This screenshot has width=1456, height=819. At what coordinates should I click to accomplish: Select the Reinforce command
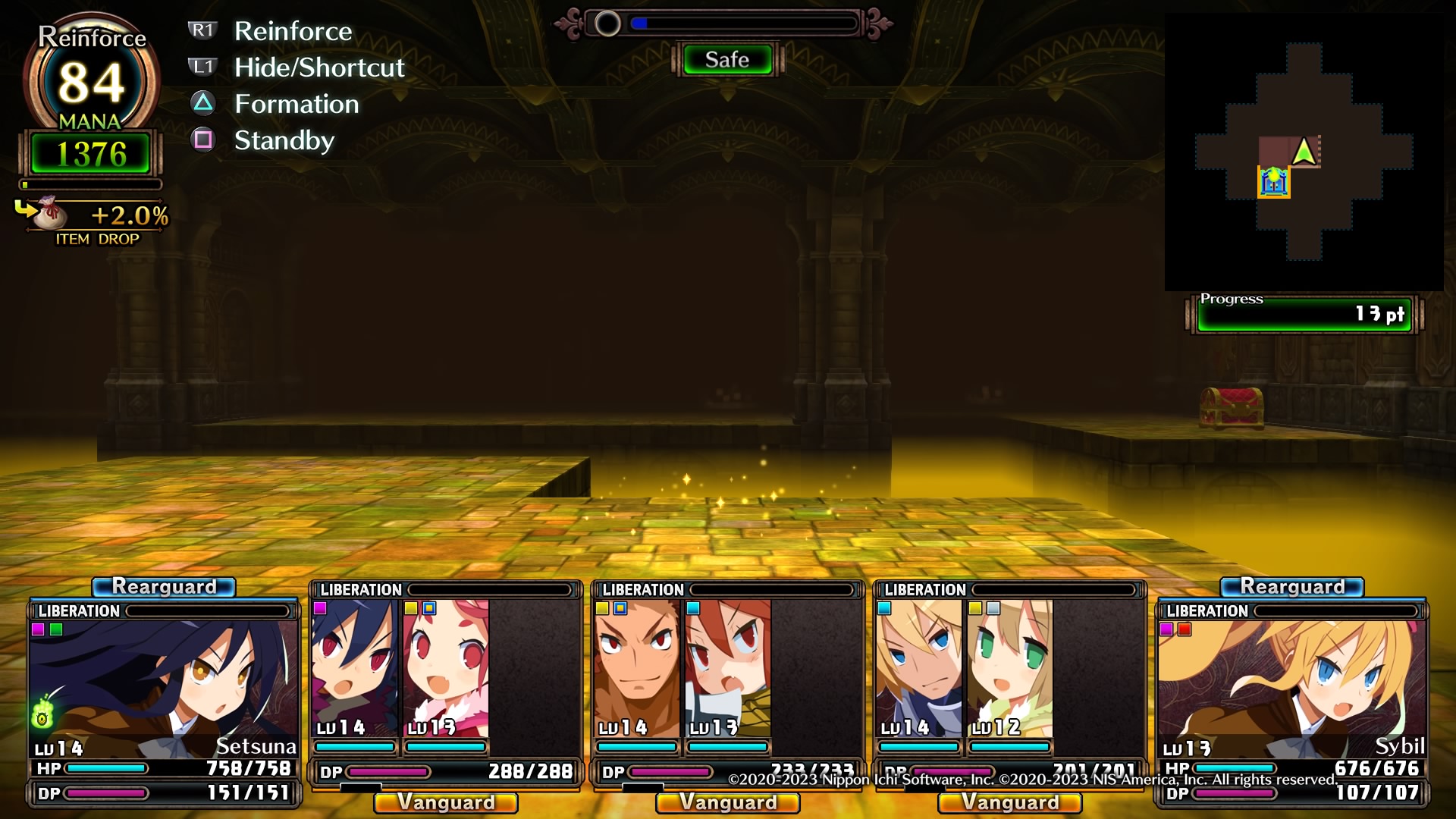pyautogui.click(x=293, y=31)
